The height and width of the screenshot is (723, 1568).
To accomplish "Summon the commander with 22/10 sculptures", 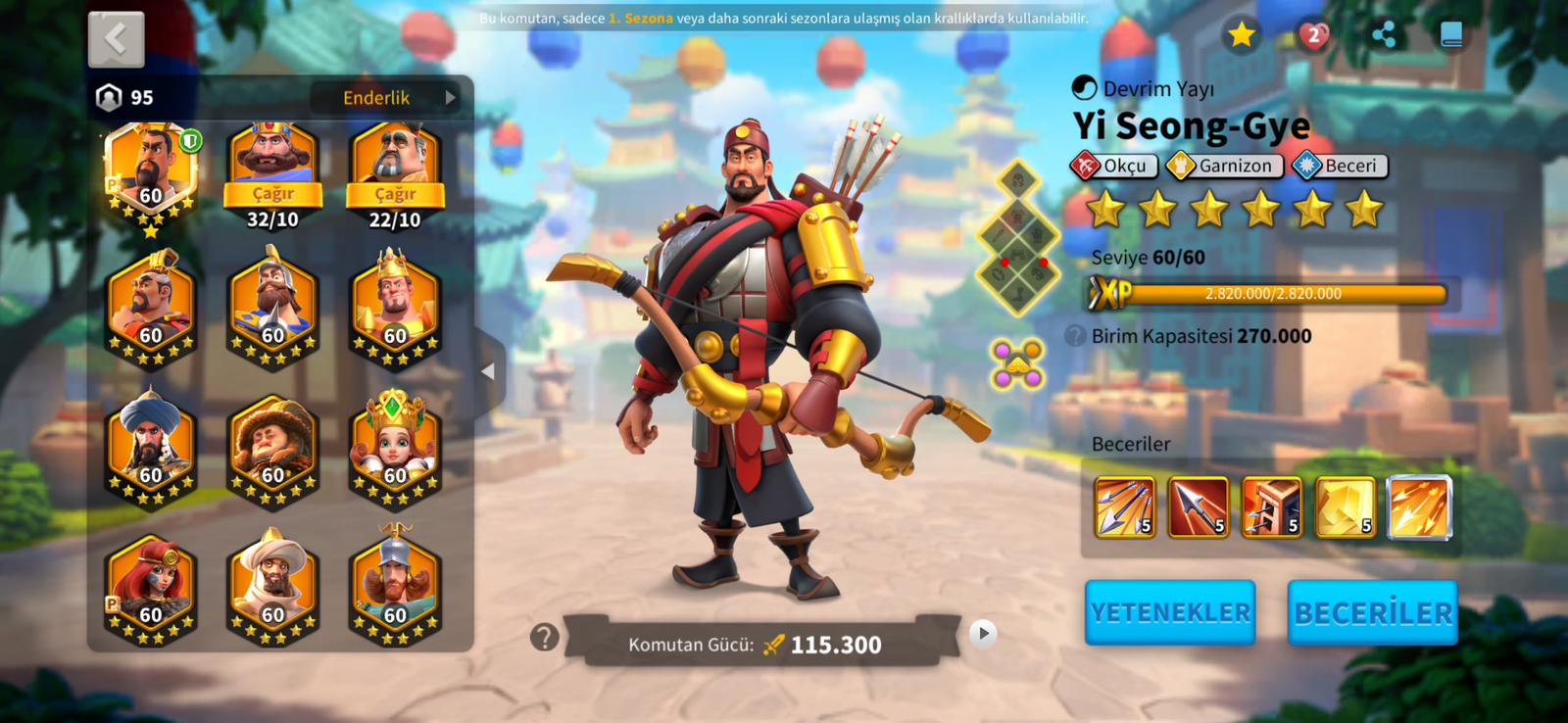I will pyautogui.click(x=395, y=194).
